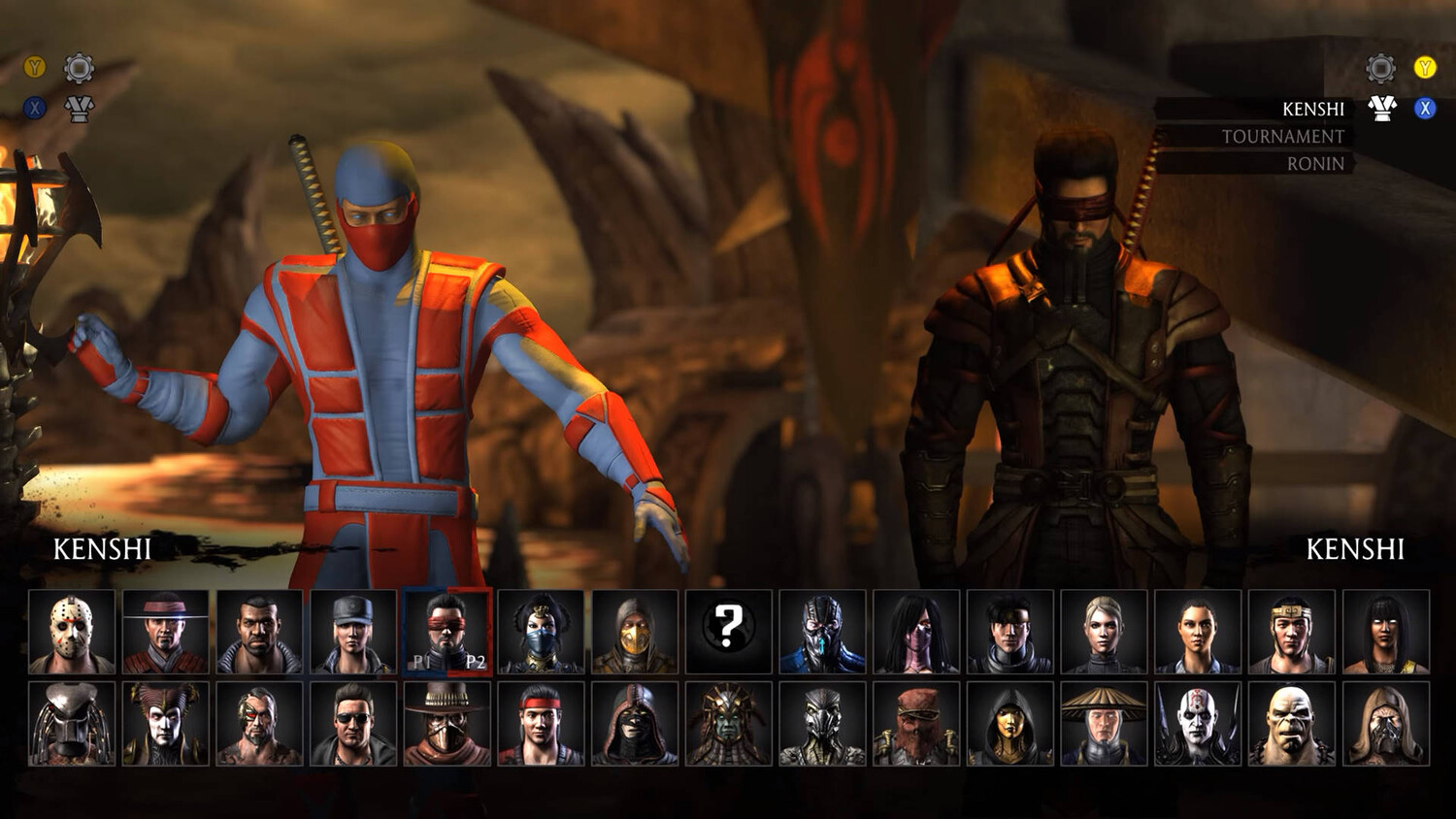The image size is (1456, 819).
Task: Pick D'Vorah in the dark hood
Action: pos(1009,724)
